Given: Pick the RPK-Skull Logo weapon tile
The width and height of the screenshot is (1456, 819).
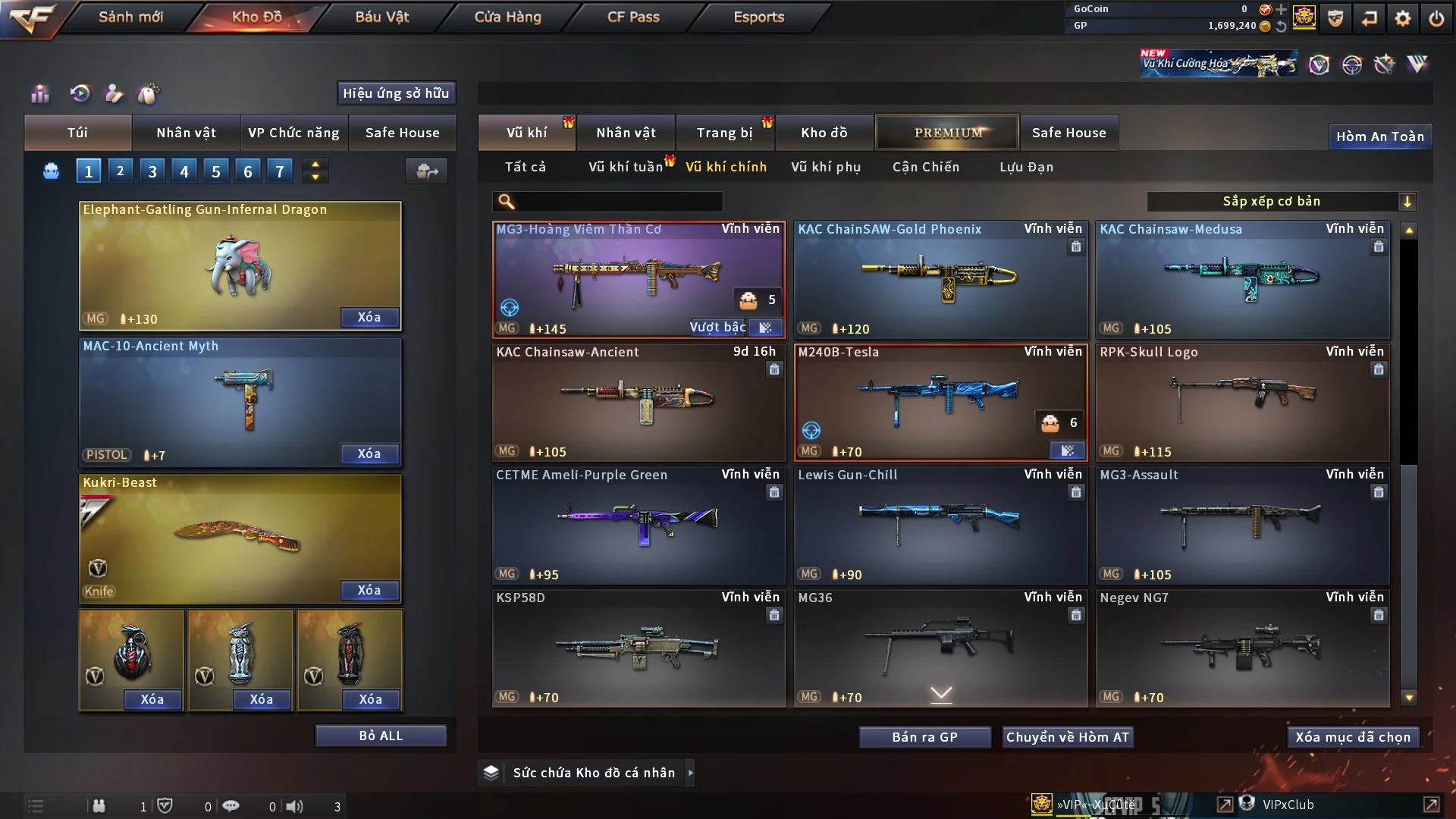Looking at the screenshot, I should click(1242, 402).
